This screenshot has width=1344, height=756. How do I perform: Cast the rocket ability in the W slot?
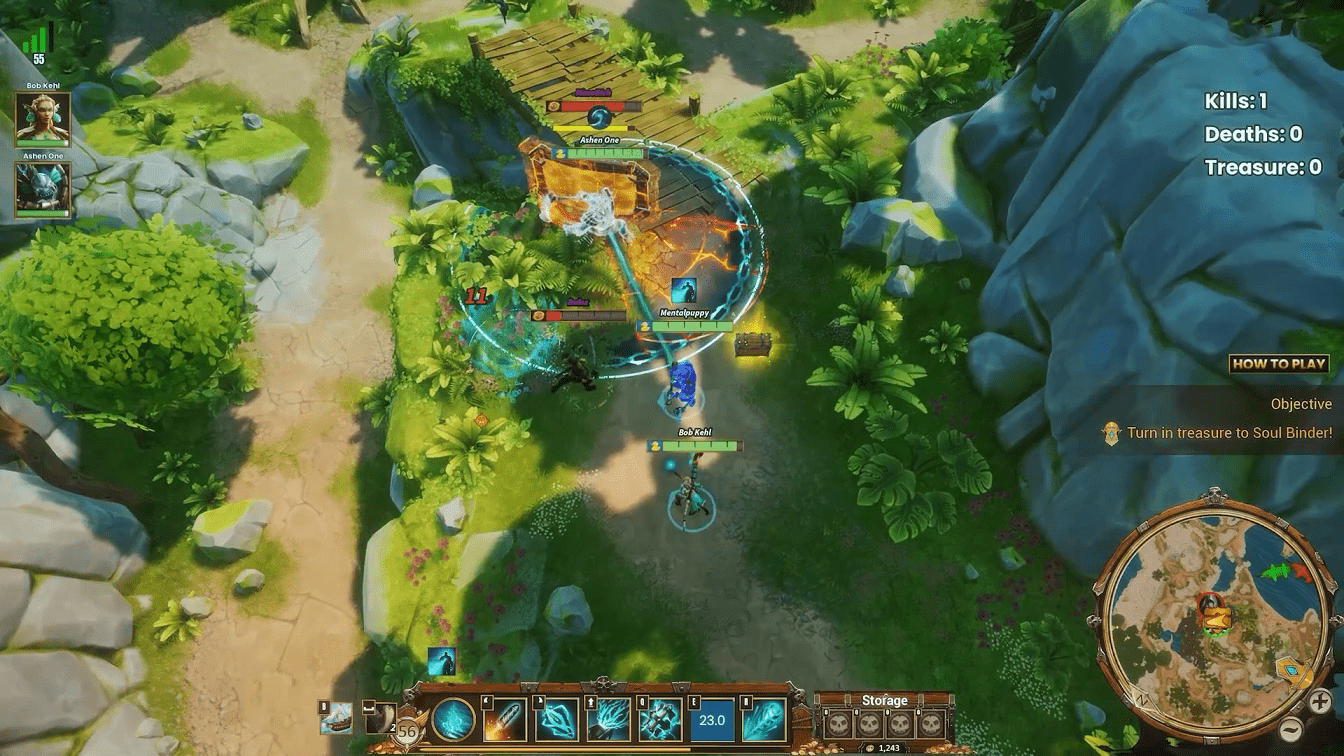pyautogui.click(x=504, y=718)
